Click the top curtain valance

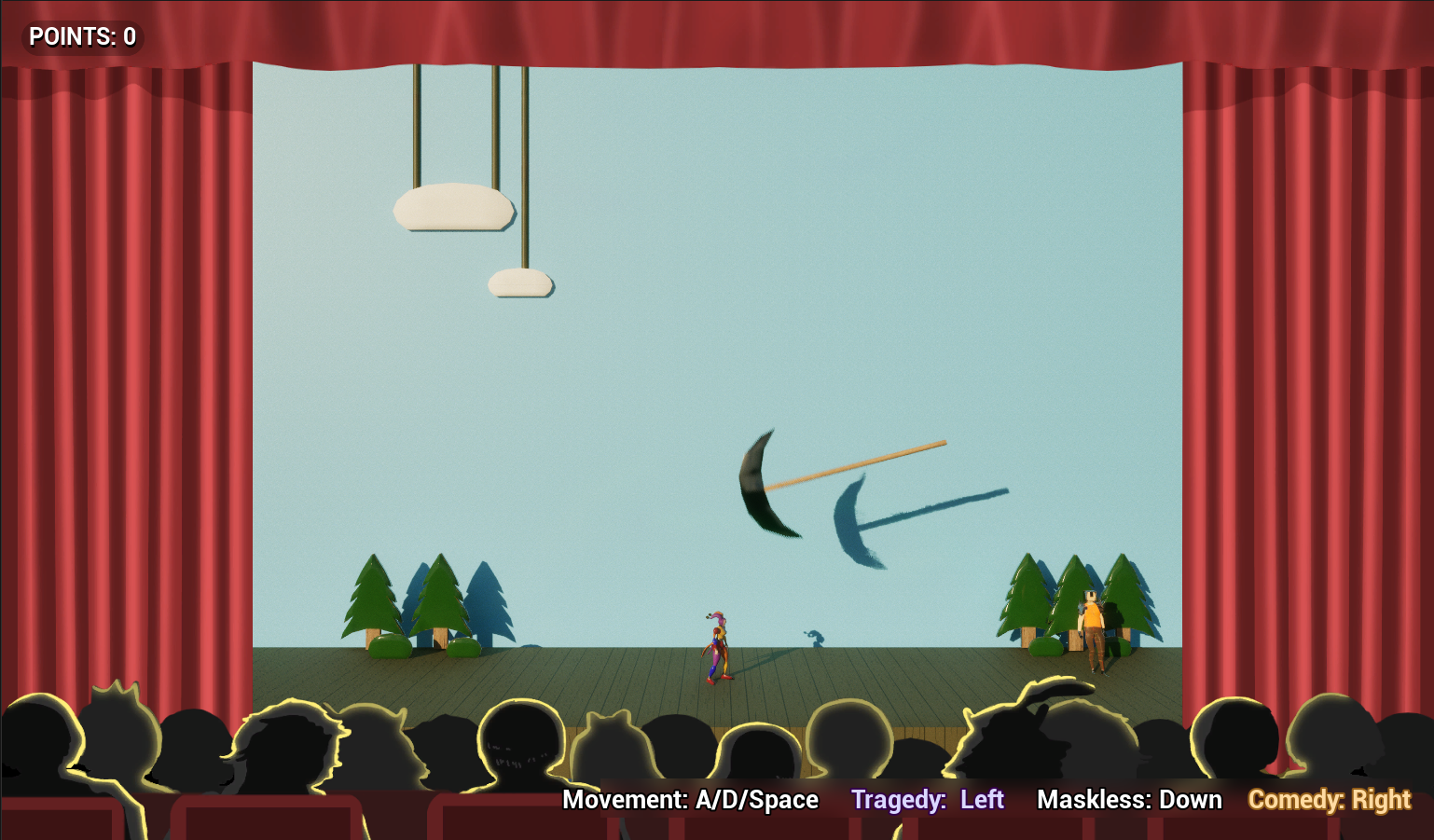717,28
